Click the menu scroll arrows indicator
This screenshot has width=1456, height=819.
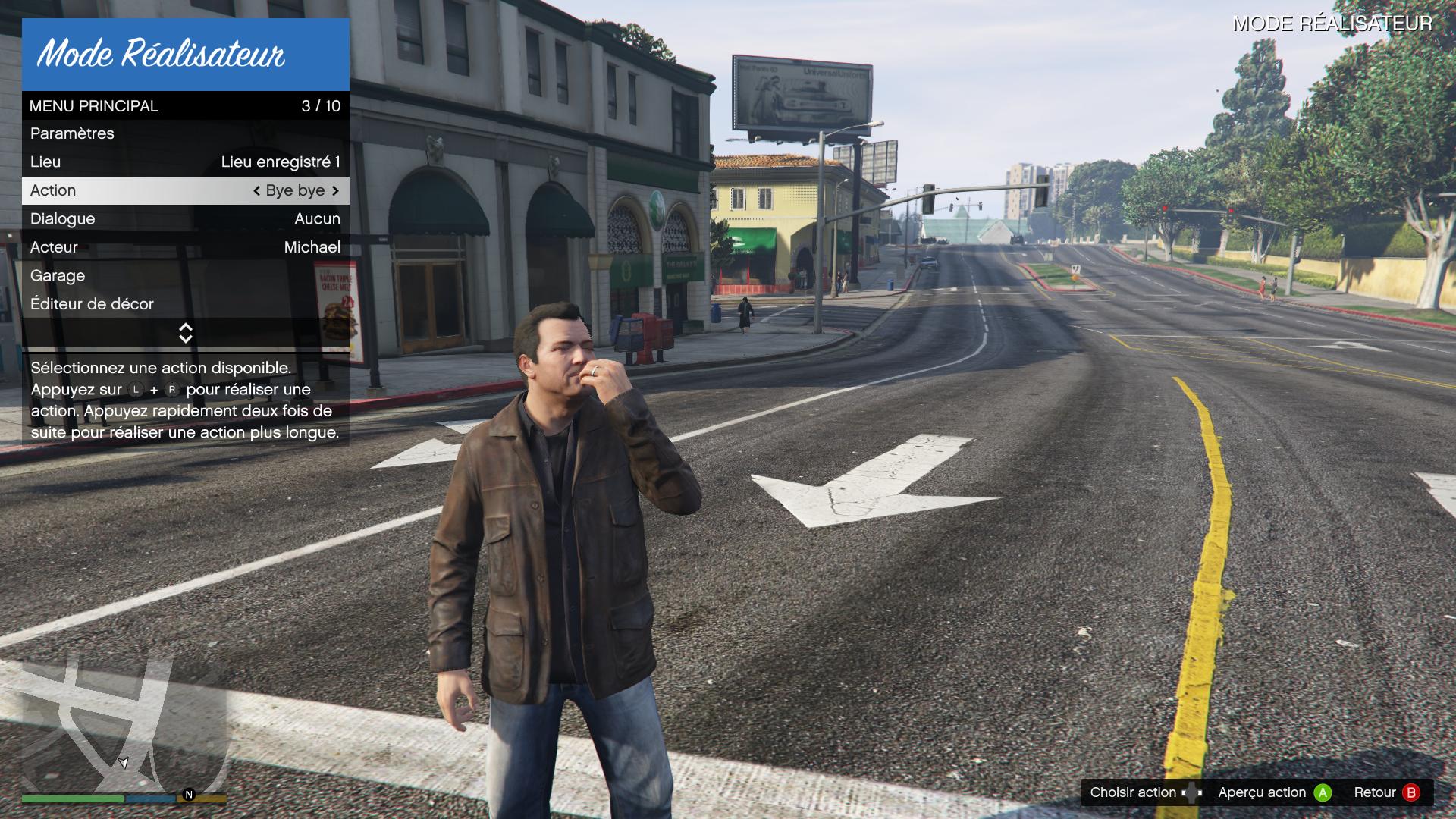tap(186, 333)
